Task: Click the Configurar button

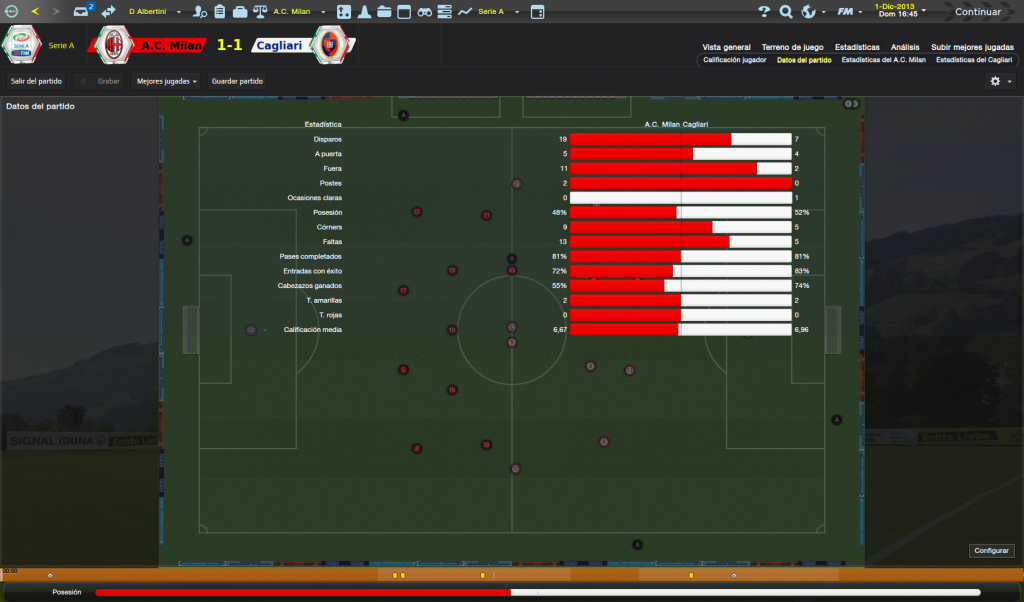Action: 992,550
